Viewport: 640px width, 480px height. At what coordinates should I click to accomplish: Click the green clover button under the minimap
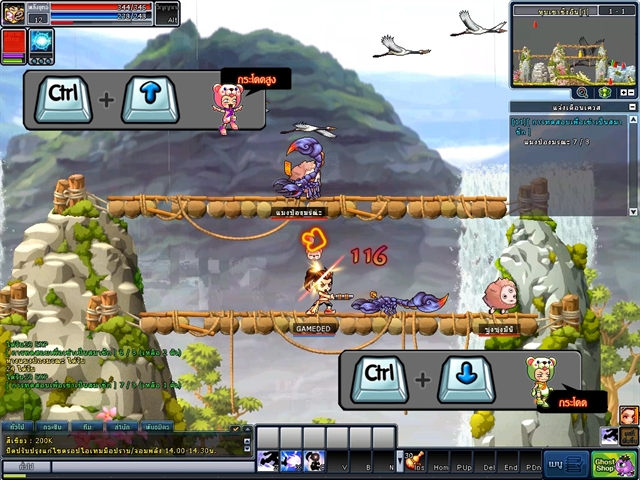point(605,92)
